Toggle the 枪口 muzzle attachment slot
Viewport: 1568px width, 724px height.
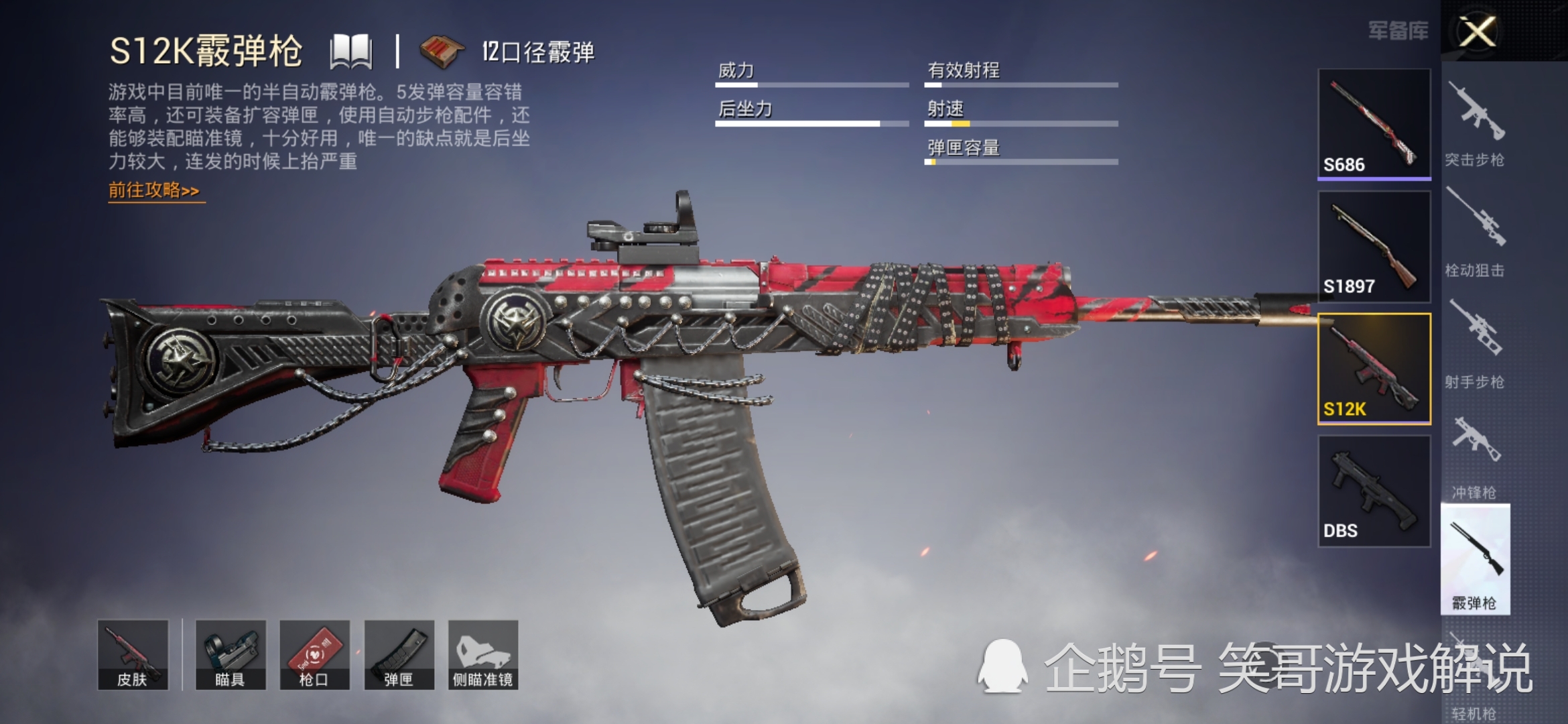click(x=315, y=655)
